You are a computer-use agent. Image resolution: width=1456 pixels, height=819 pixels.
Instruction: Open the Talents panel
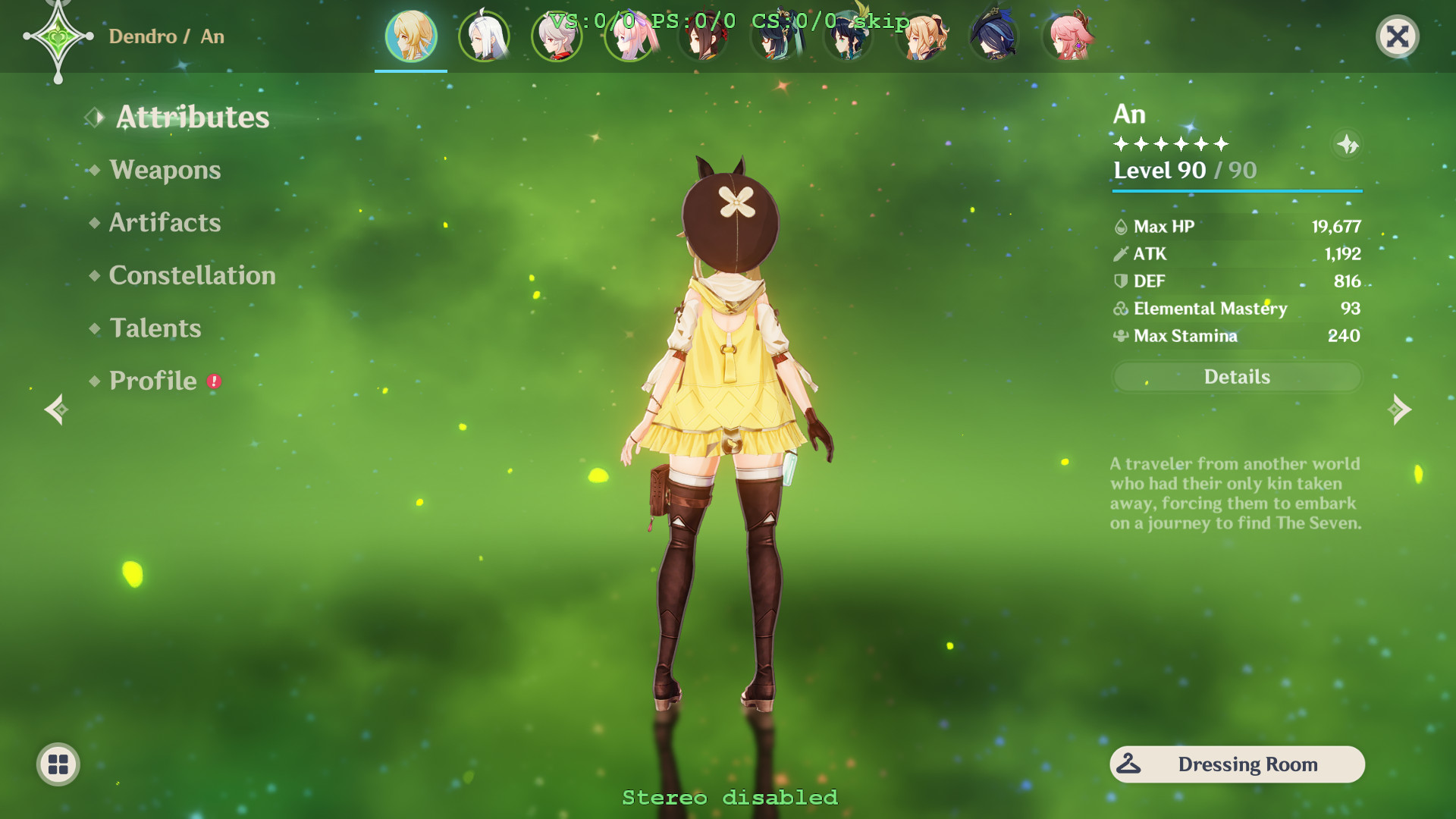[155, 328]
